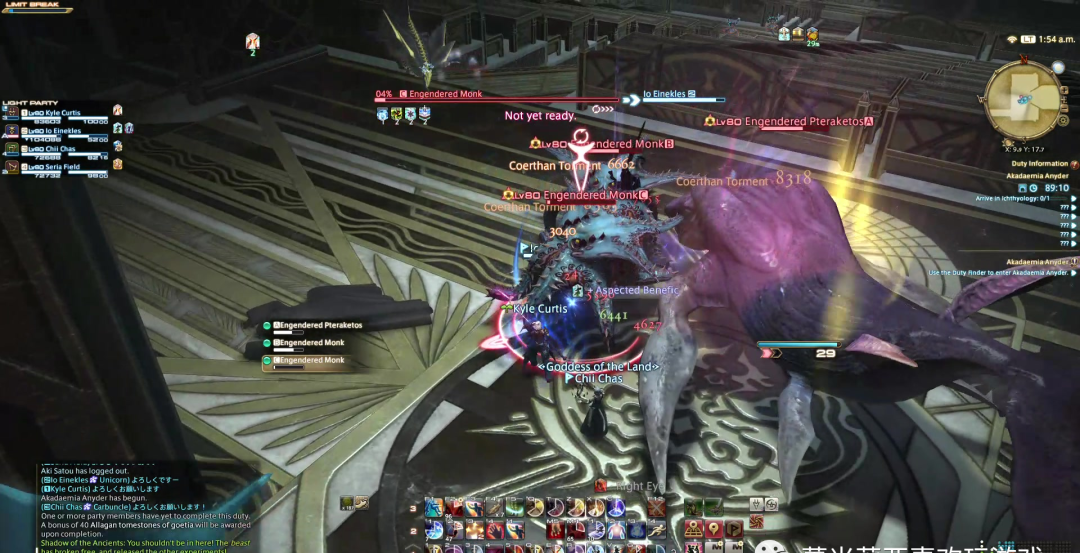Choose Seria Field in the party list
This screenshot has width=1080, height=553.
[60, 166]
